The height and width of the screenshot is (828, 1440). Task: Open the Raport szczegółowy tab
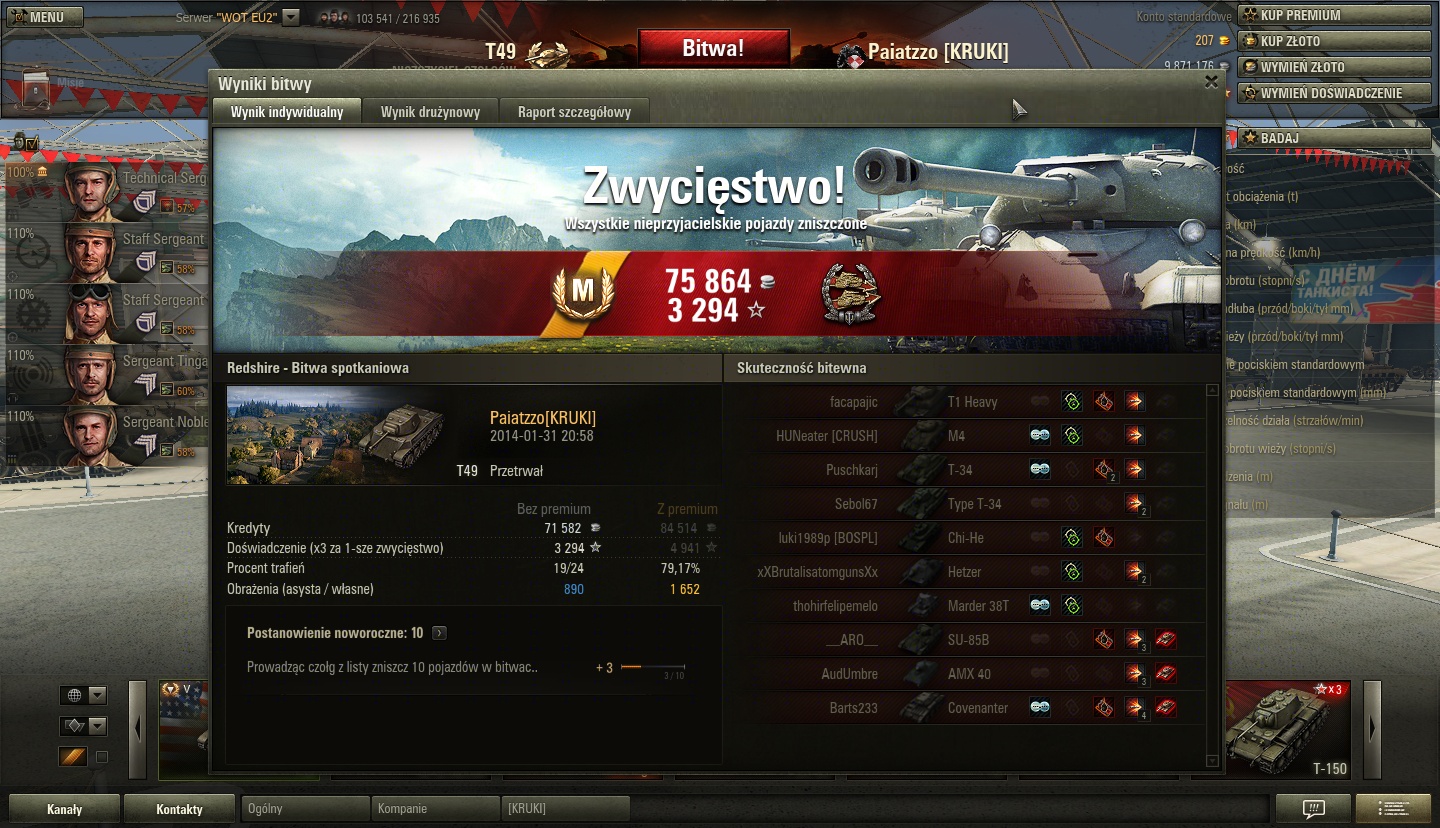(574, 112)
